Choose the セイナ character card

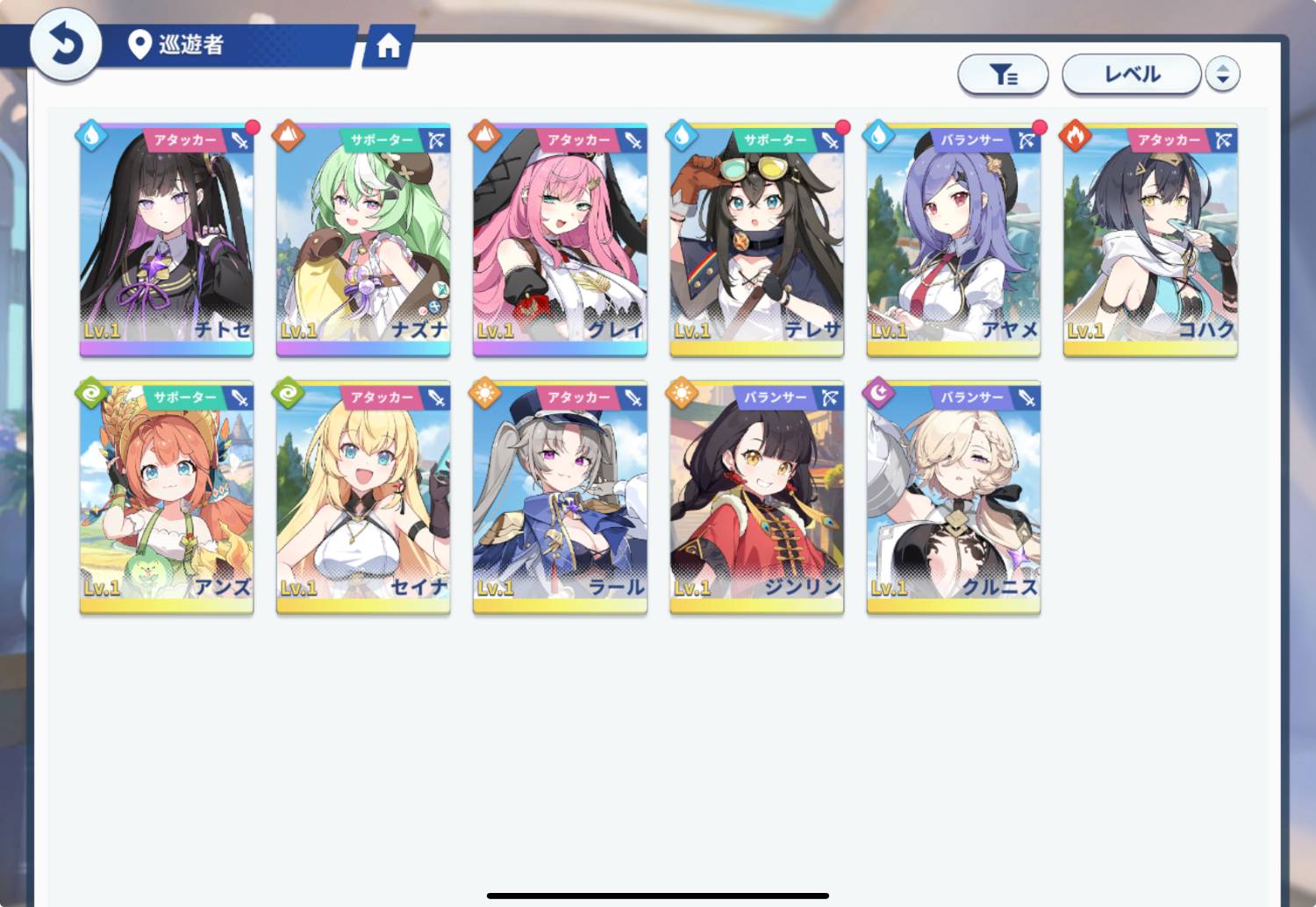[363, 496]
